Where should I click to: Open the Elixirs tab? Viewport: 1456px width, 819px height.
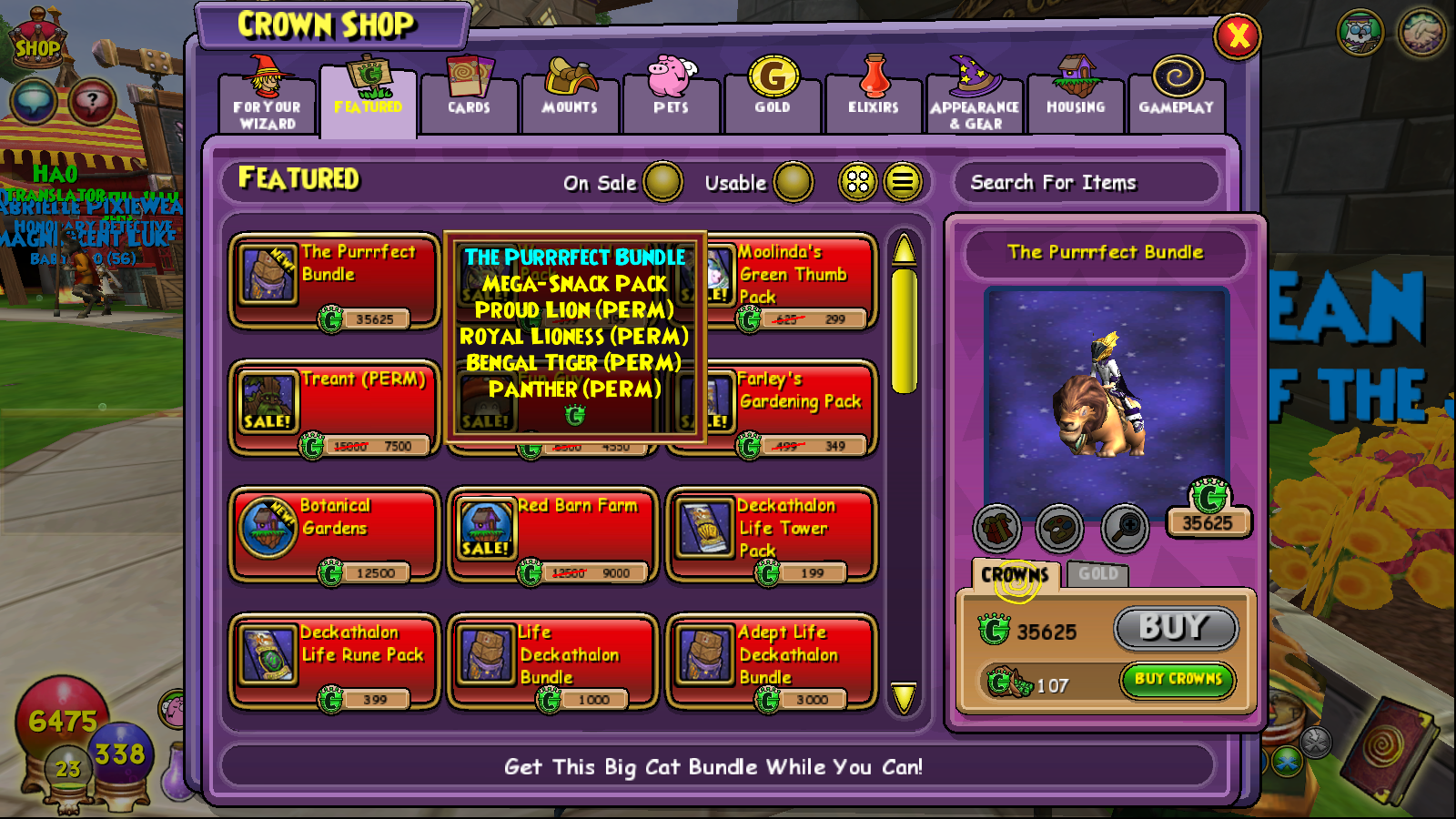pos(873,100)
